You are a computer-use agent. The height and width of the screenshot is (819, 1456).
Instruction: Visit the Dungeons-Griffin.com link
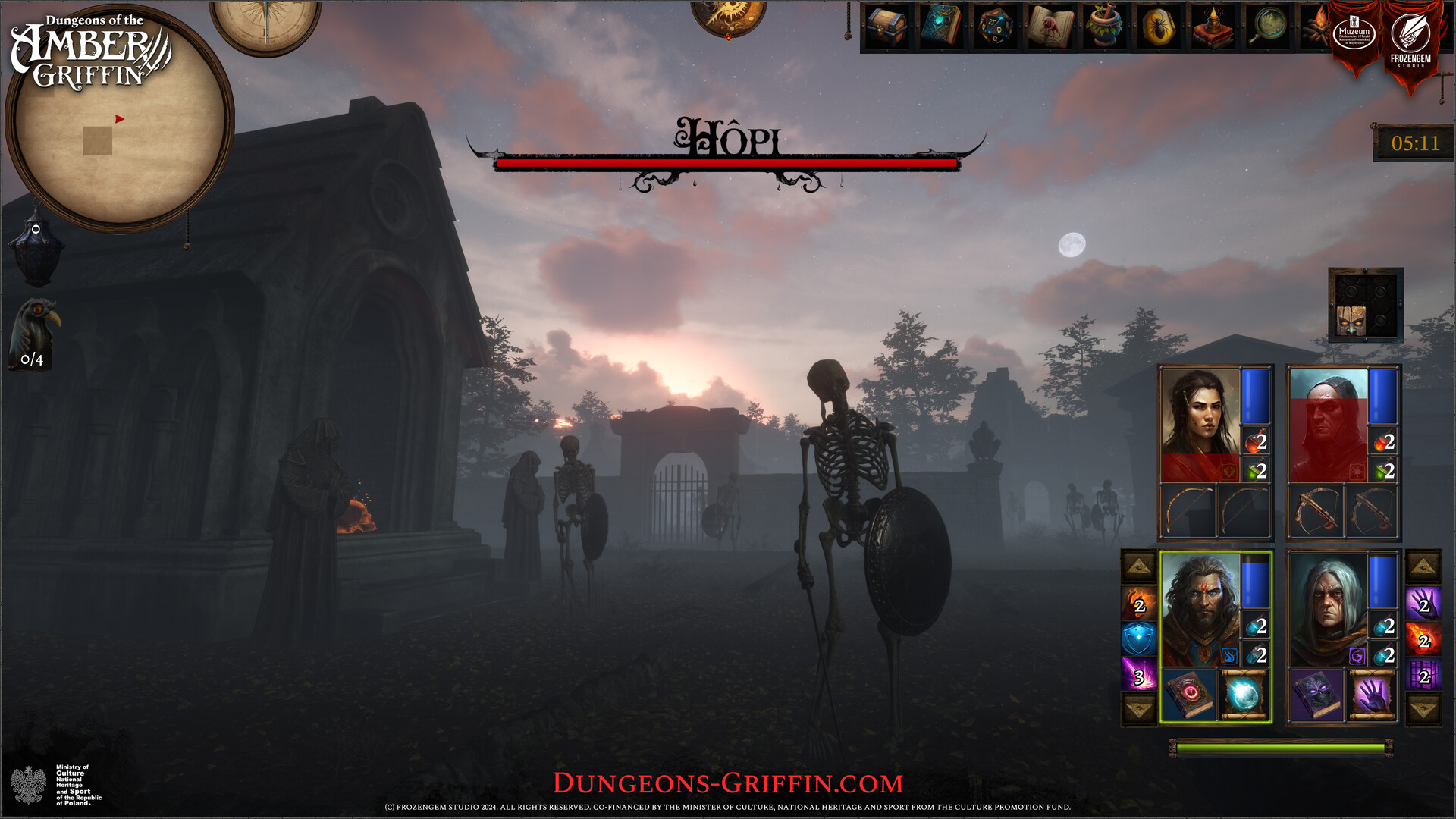728,781
